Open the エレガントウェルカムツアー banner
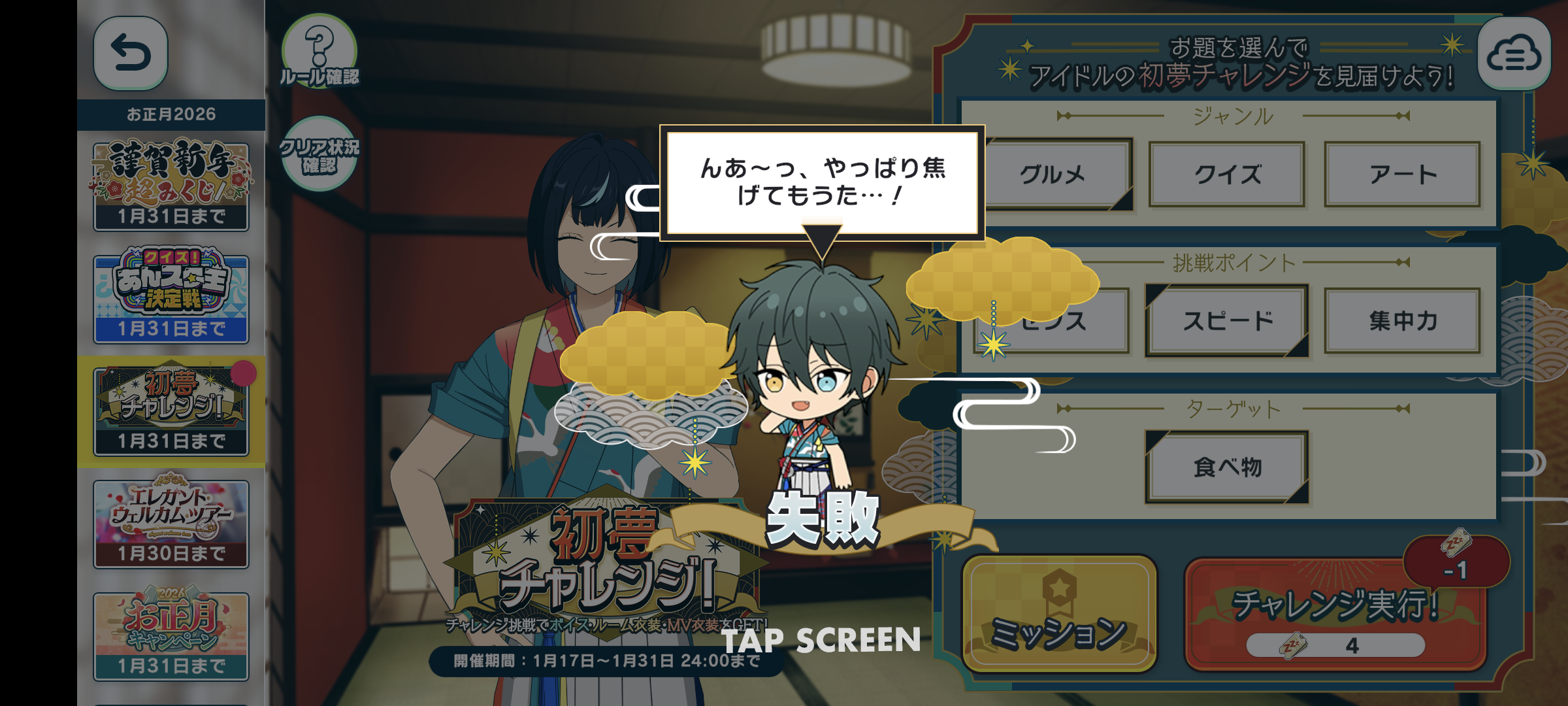This screenshot has width=1568, height=706. (x=171, y=523)
